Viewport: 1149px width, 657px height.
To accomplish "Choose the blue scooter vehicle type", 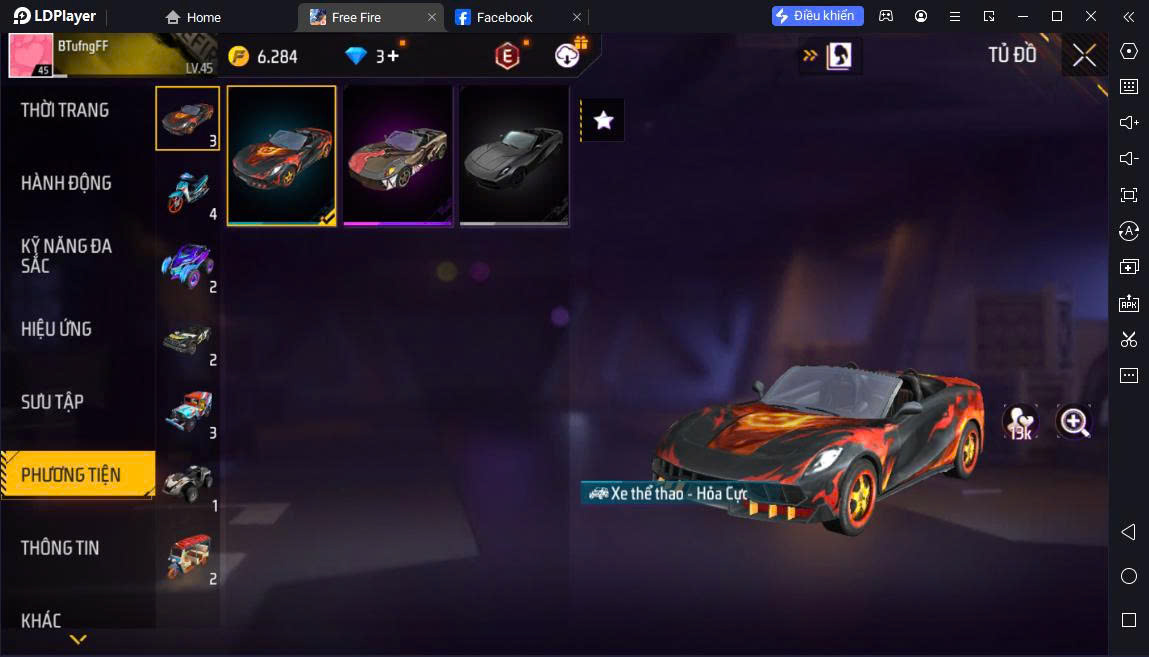I will (187, 191).
